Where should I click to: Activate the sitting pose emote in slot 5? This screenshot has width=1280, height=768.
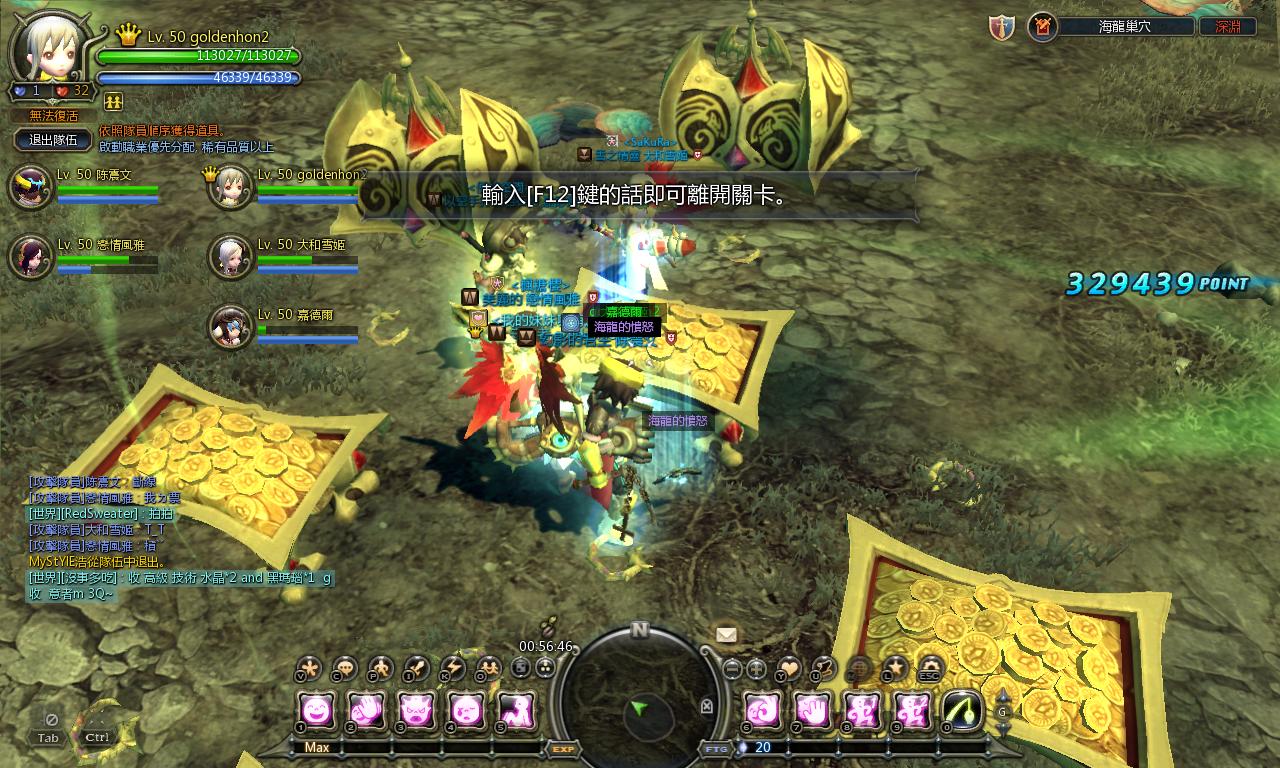point(515,711)
